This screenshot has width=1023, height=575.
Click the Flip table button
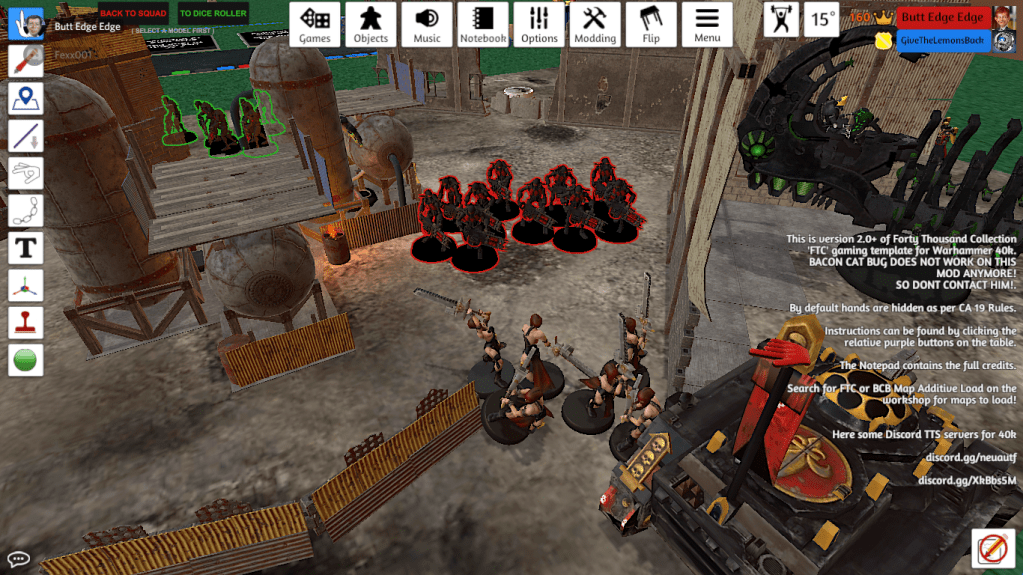point(651,25)
